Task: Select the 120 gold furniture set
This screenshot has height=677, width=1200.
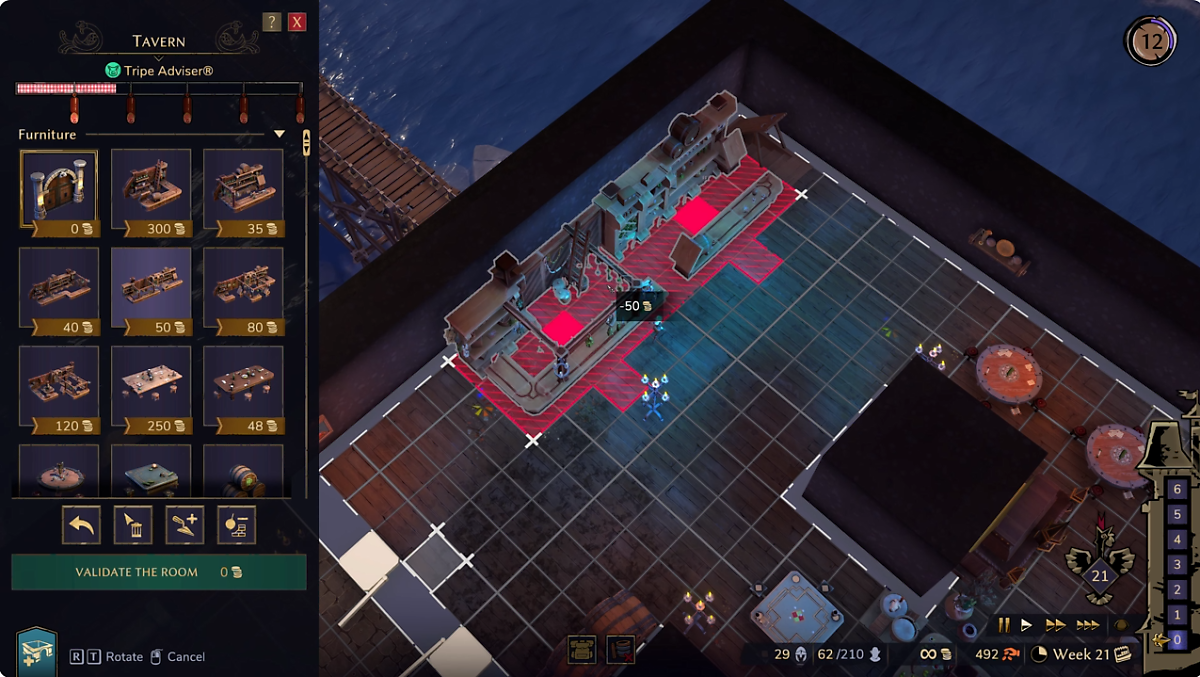Action: [59, 384]
